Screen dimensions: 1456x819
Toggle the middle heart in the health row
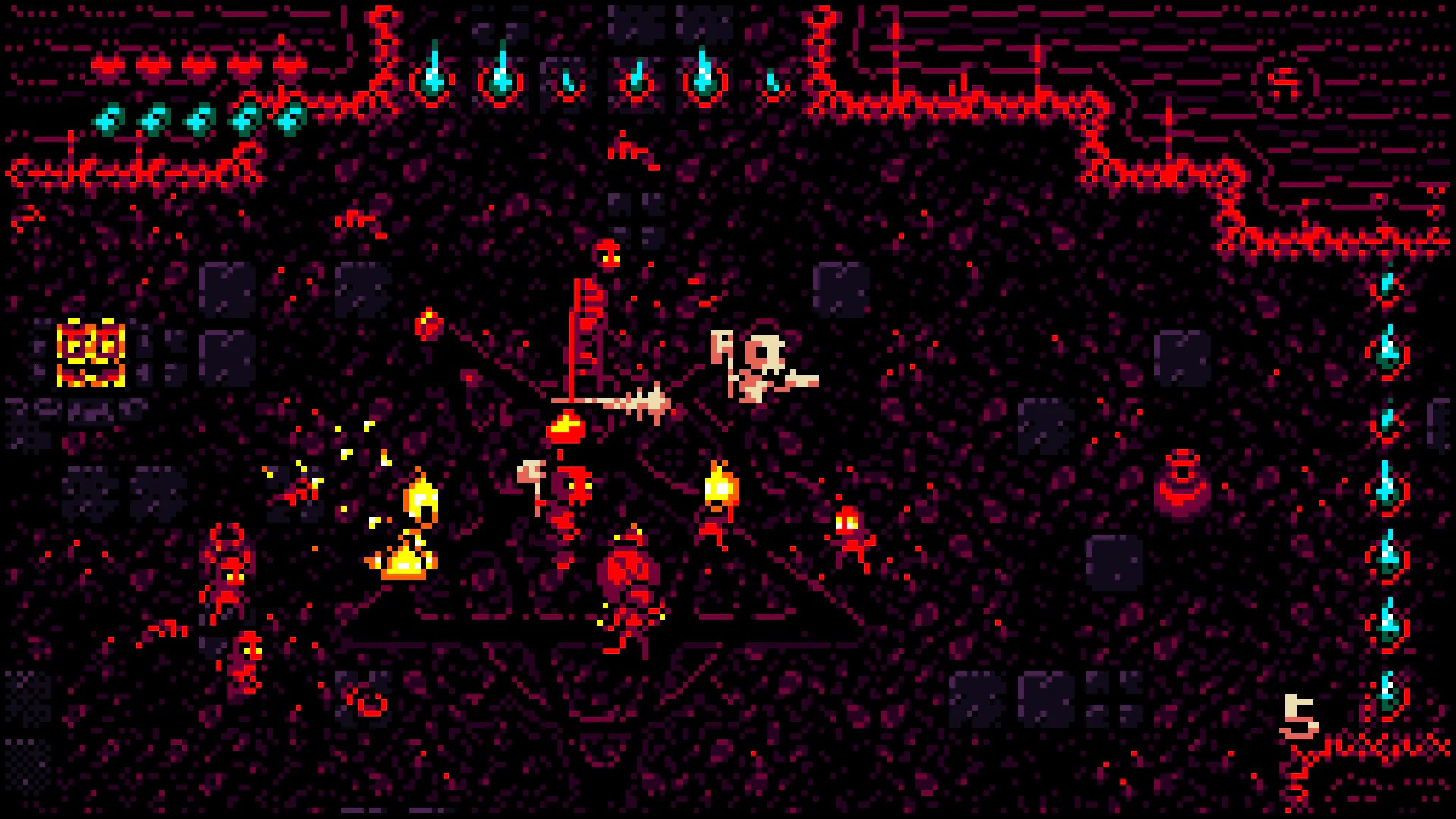click(x=197, y=67)
